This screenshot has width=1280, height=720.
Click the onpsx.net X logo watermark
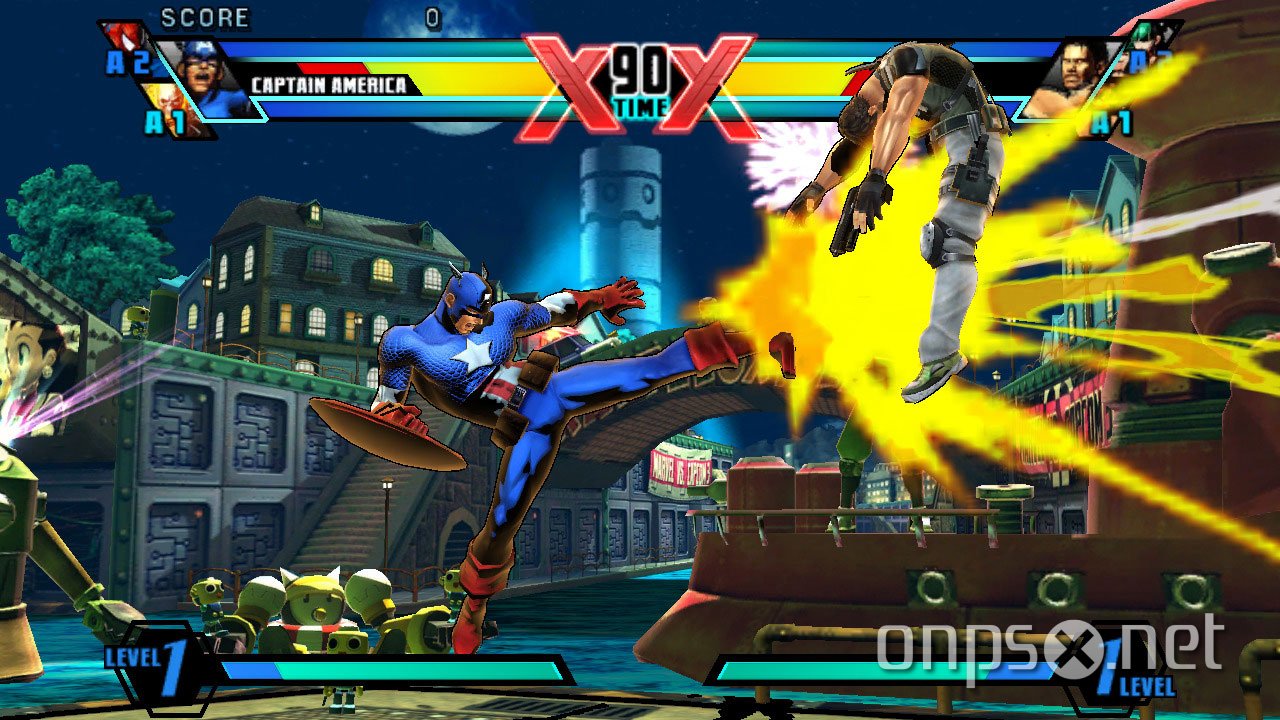point(1080,652)
